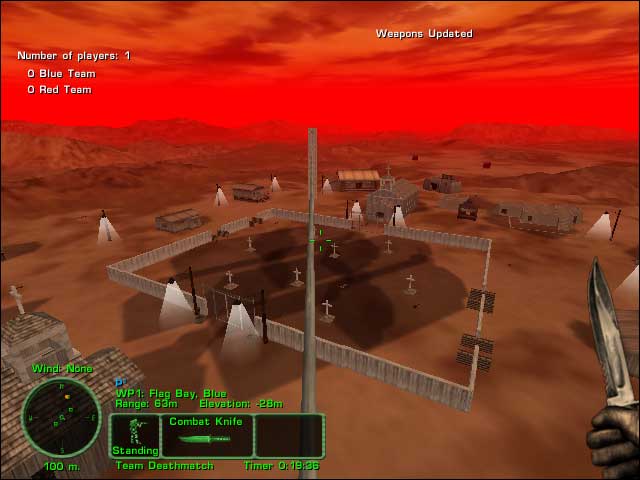The width and height of the screenshot is (640, 480).
Task: Select the Red Team scoreboard row
Action: 59,90
